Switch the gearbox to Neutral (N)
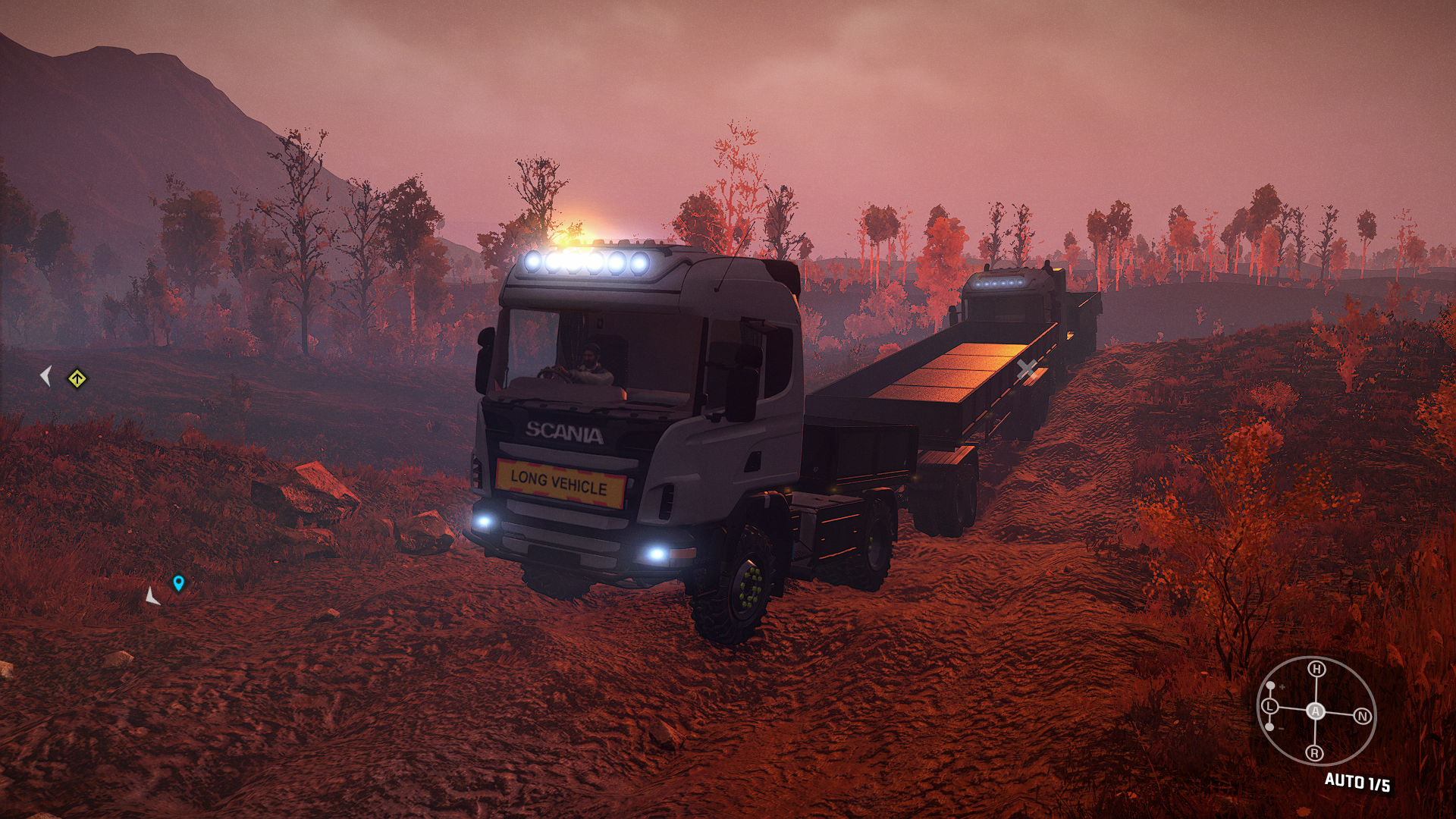1456x819 pixels. coord(1362,716)
